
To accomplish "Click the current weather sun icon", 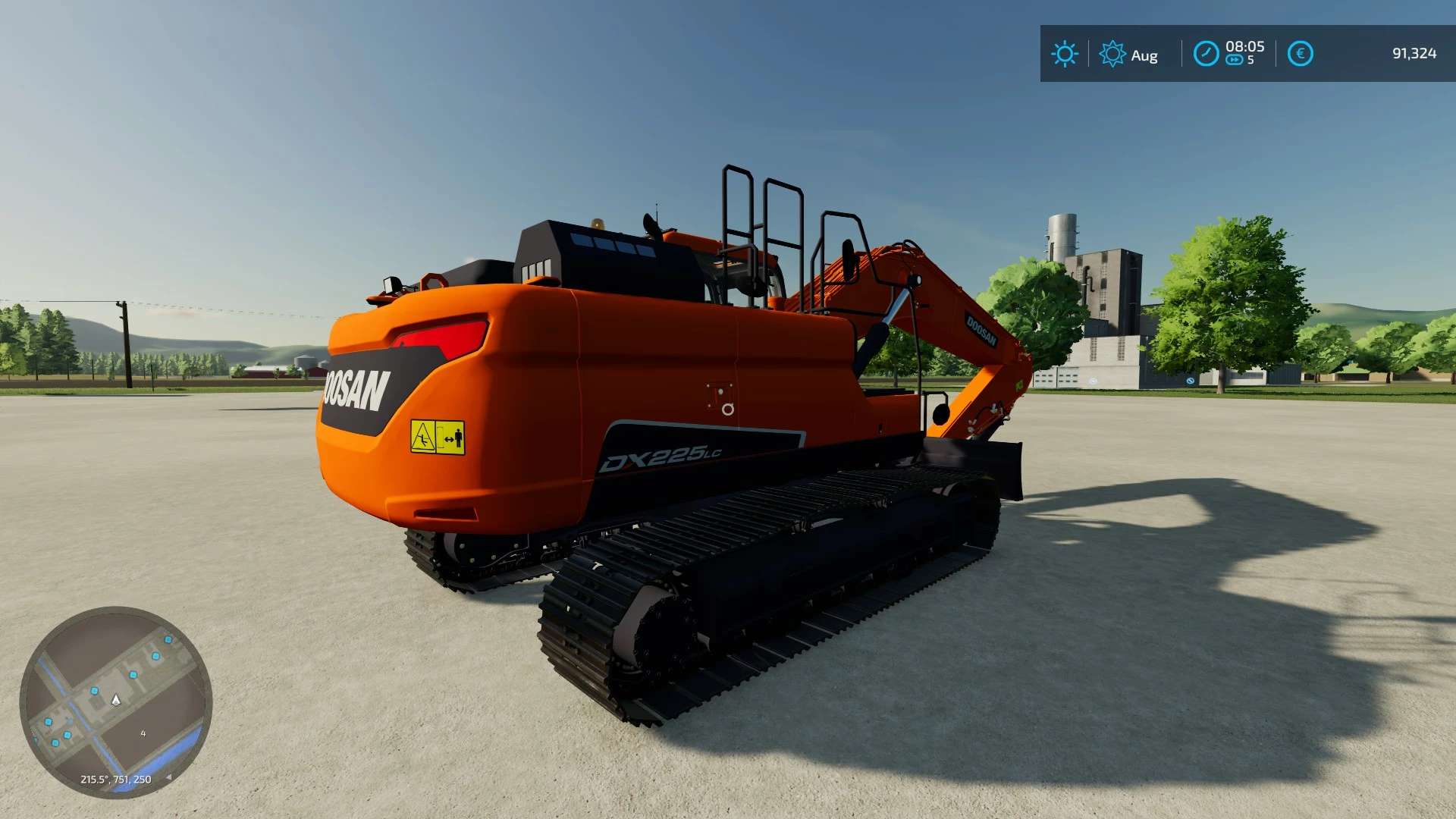I will point(1065,54).
